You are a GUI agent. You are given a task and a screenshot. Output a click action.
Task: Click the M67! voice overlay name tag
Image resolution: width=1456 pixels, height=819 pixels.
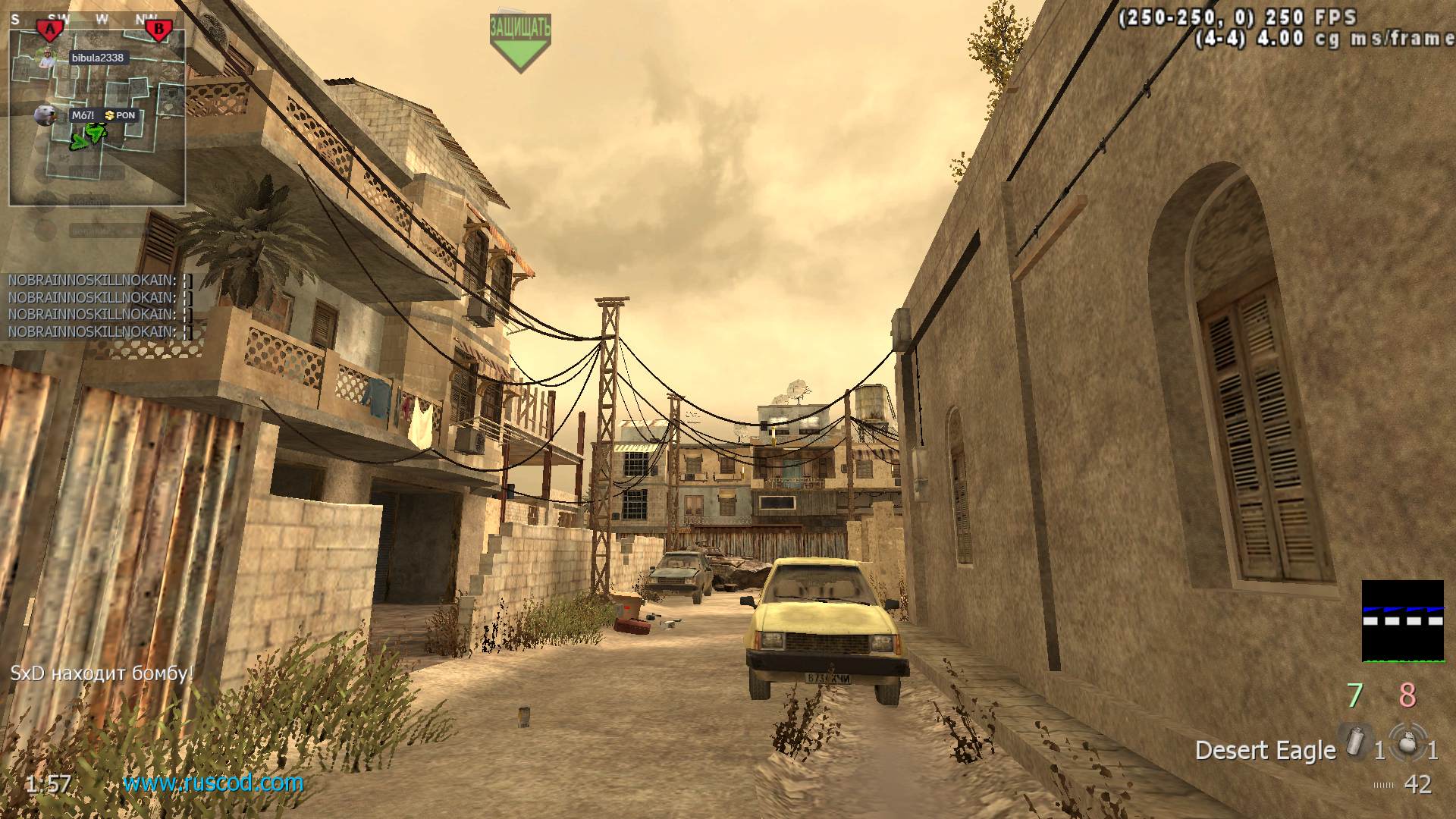tap(83, 115)
